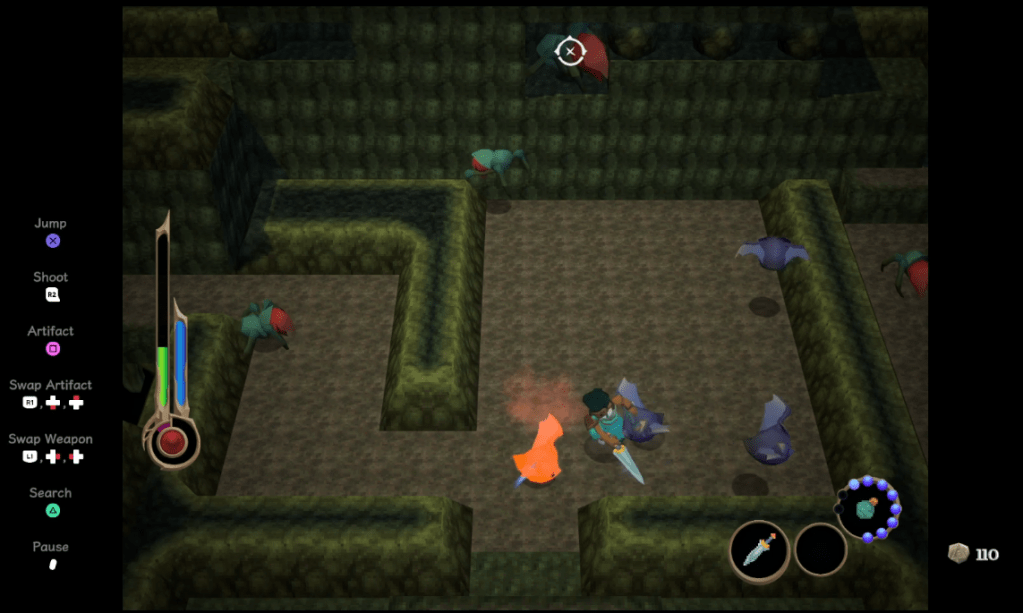Activate the bead-ringed artifact icon
Viewport: 1023px width, 613px height.
pyautogui.click(x=867, y=508)
